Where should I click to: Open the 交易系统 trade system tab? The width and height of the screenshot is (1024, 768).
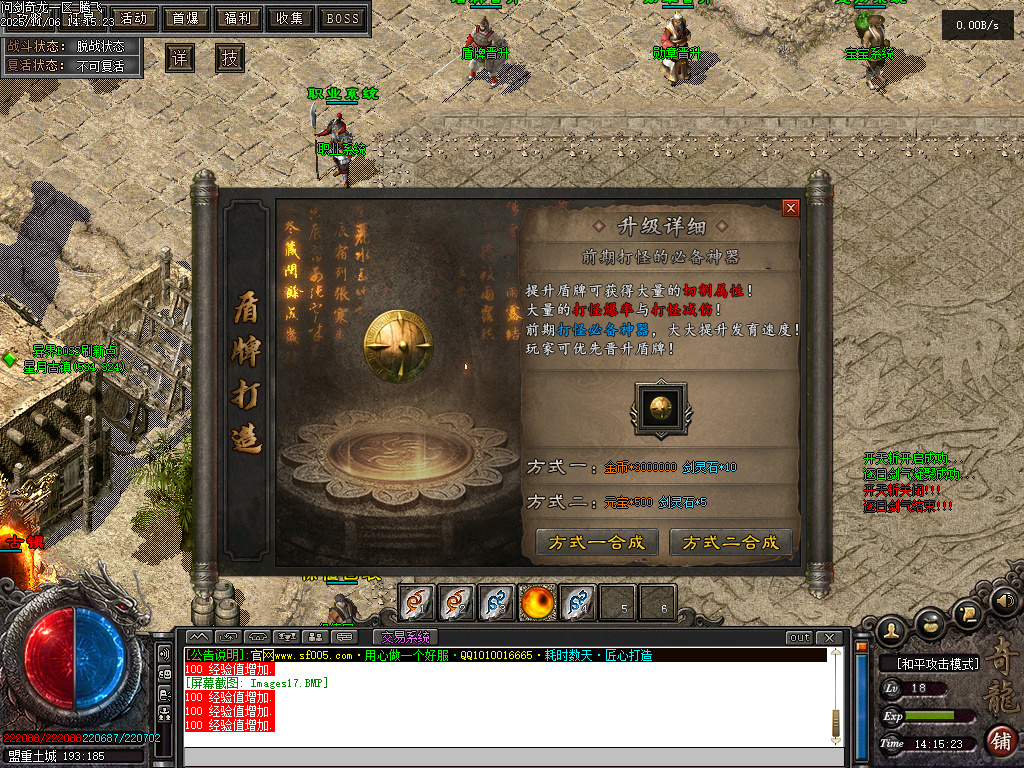point(405,637)
